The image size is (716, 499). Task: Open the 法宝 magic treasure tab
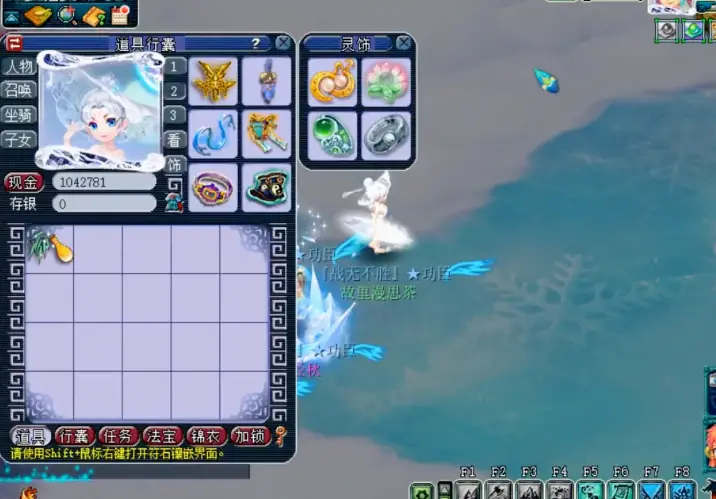[161, 436]
